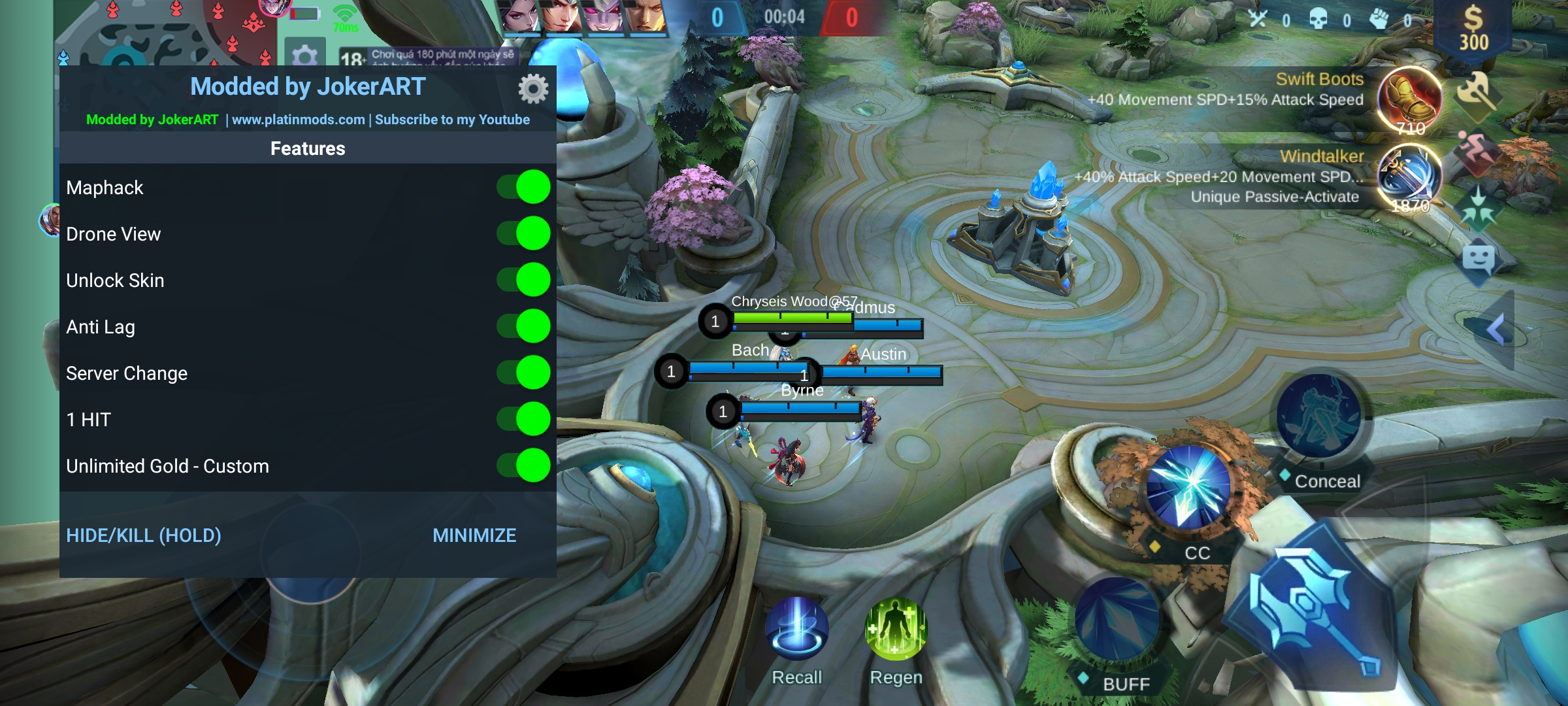Viewport: 1568px width, 706px height.
Task: Toggle the Maphack switch
Action: point(524,188)
